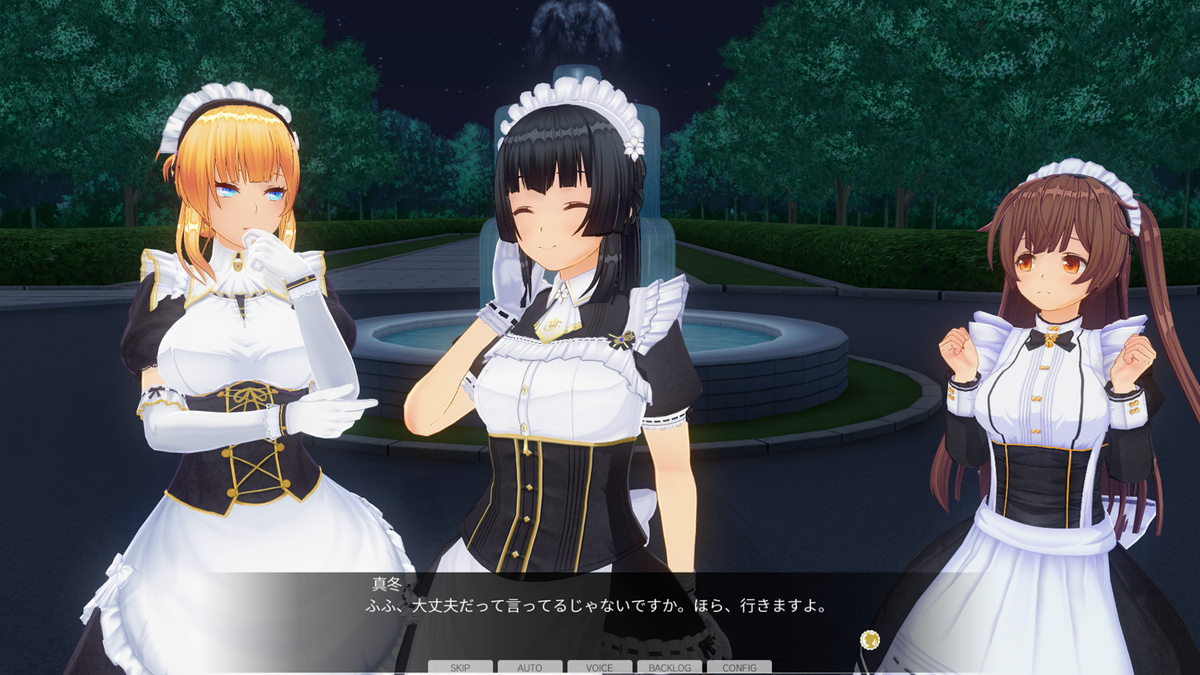The height and width of the screenshot is (675, 1200).
Task: Turn on AUTO text advance
Action: point(530,667)
